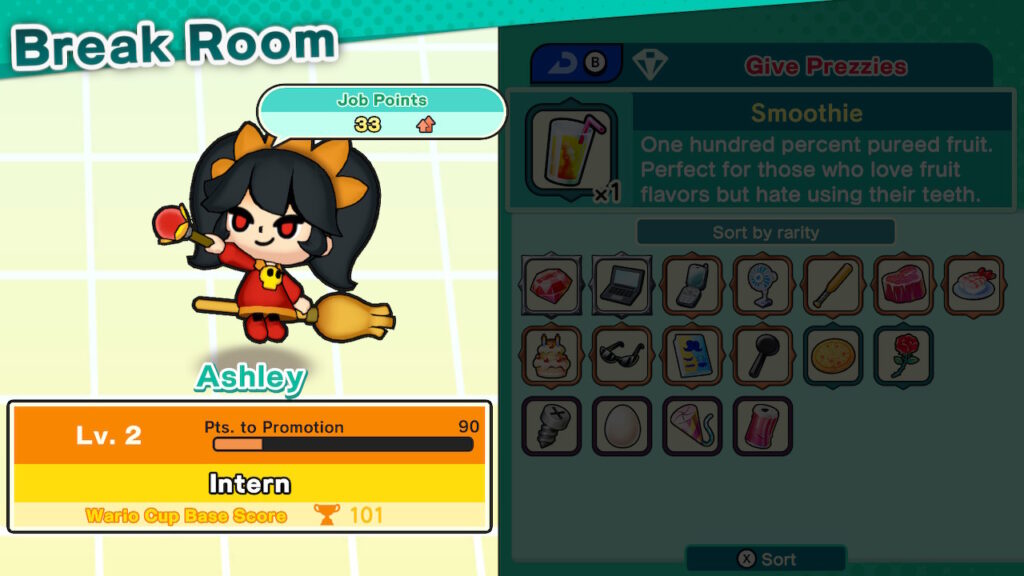Select the electric fan prezzie
The width and height of the screenshot is (1024, 576).
point(763,286)
